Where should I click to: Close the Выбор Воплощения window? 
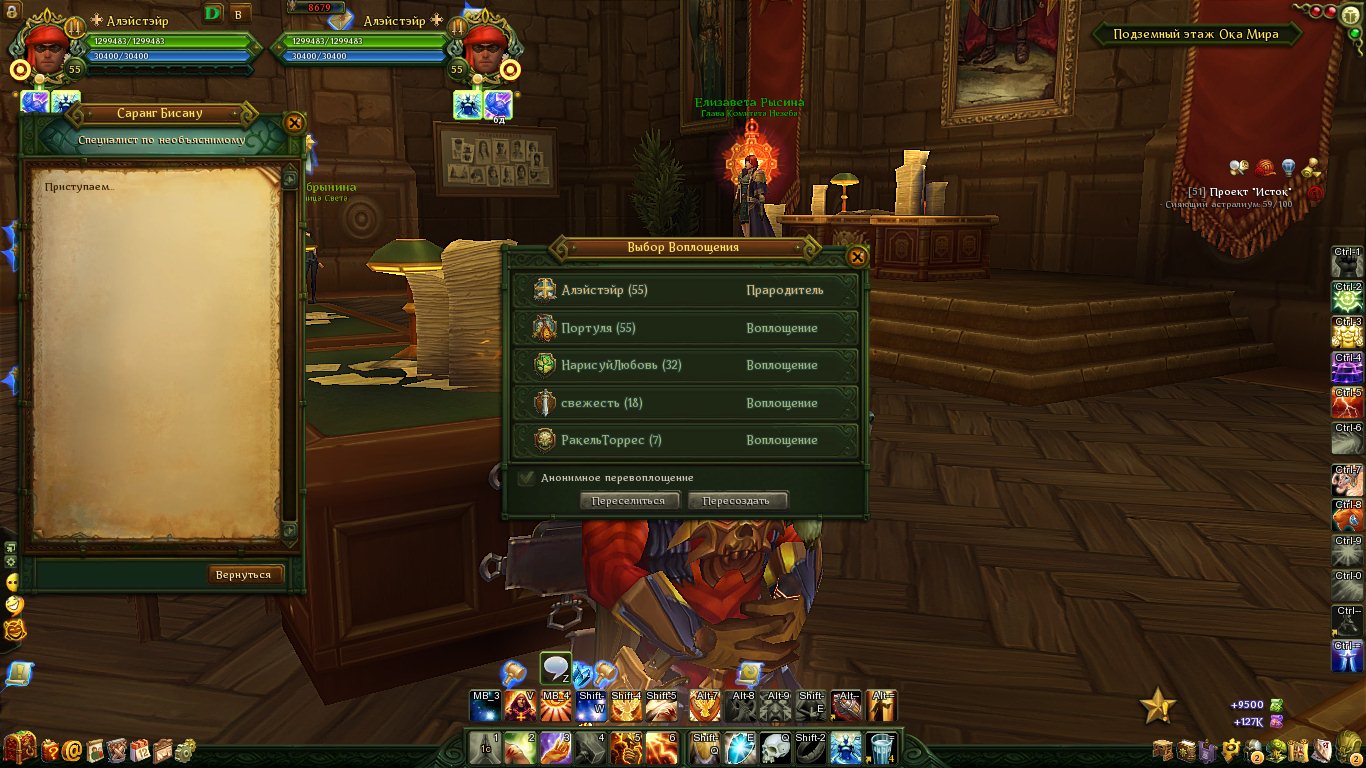coord(857,256)
